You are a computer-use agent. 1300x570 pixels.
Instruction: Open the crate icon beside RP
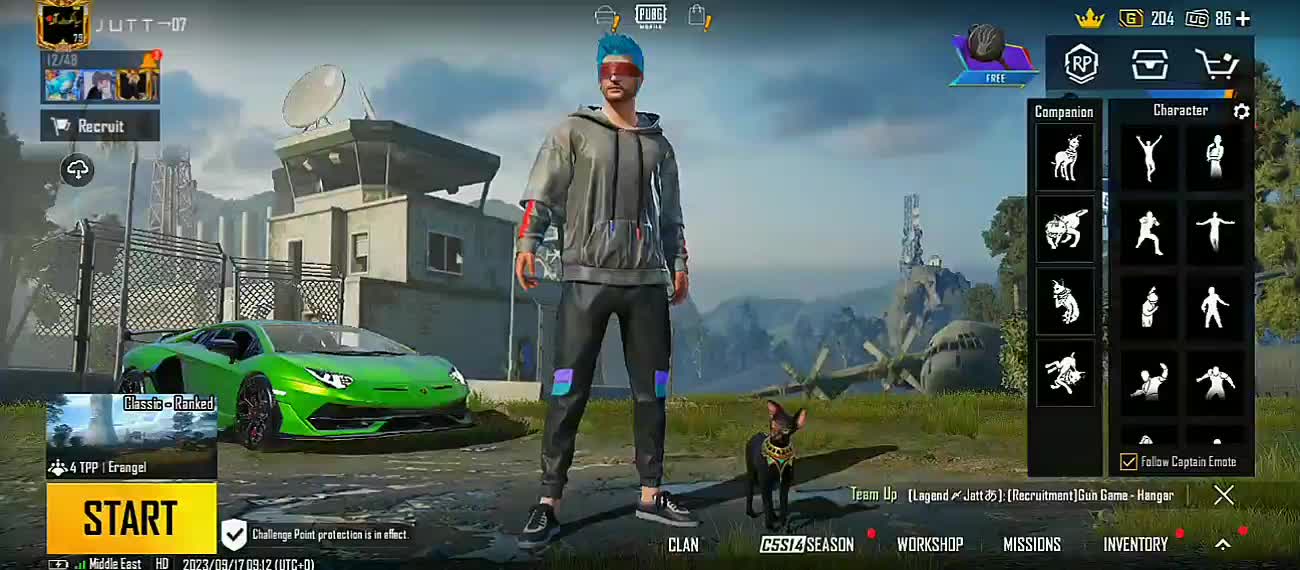1149,65
